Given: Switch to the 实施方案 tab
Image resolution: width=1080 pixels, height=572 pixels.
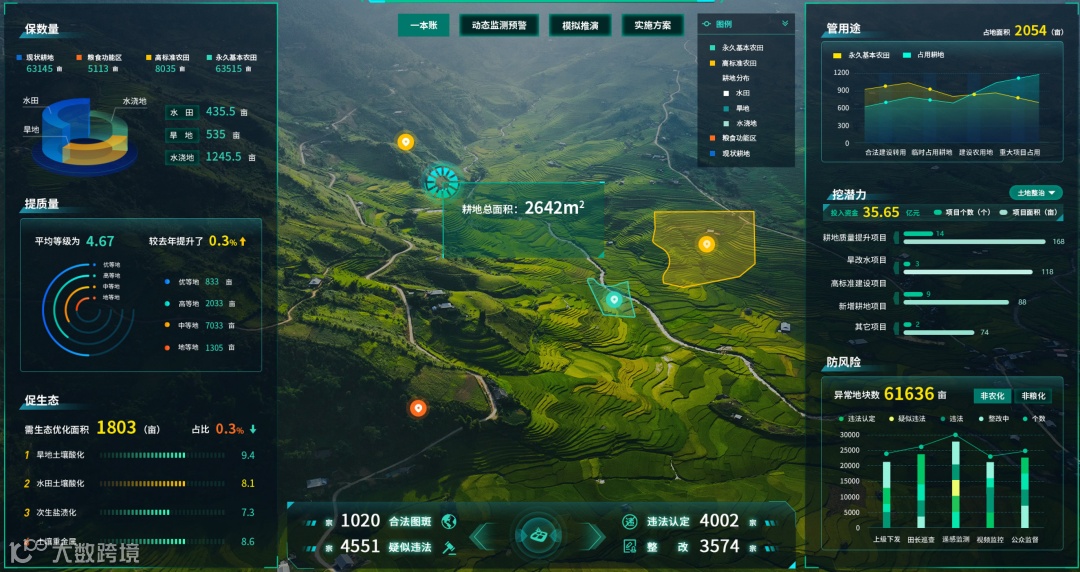Looking at the screenshot, I should click(x=653, y=25).
